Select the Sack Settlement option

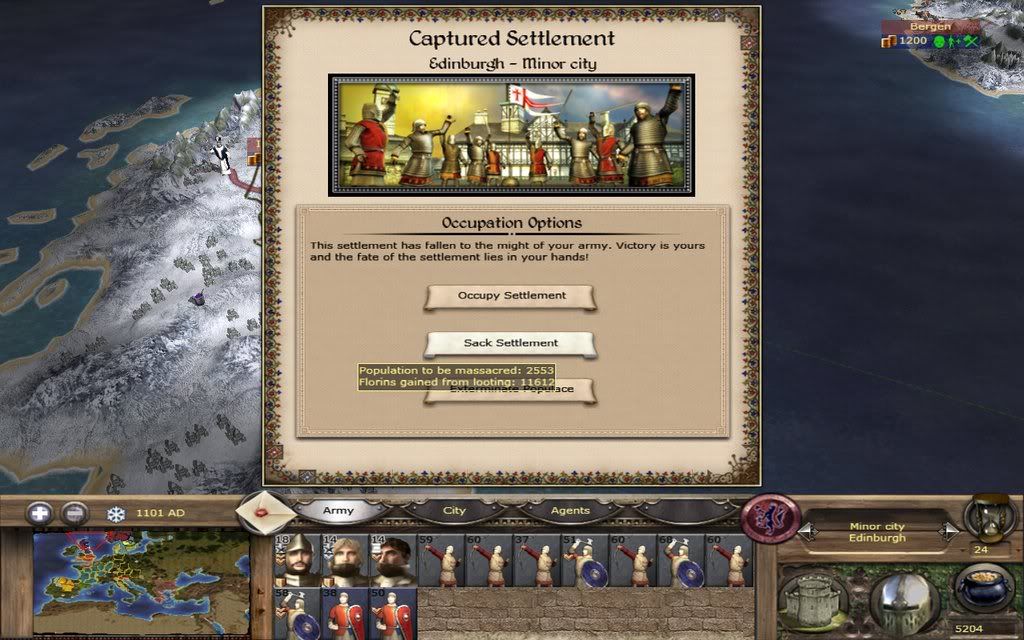tap(511, 343)
